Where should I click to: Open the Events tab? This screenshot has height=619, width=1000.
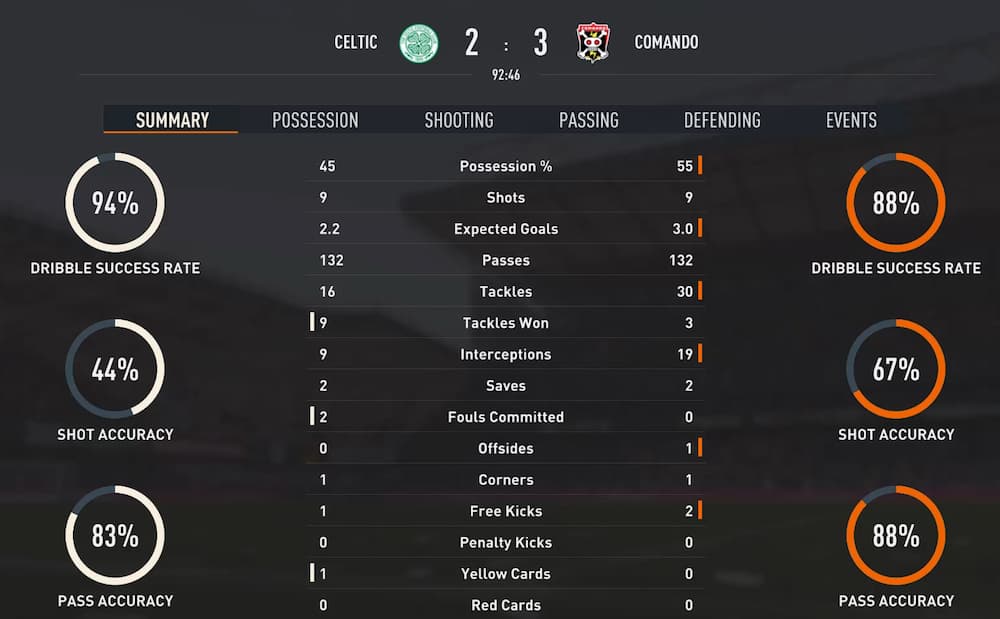pyautogui.click(x=851, y=120)
